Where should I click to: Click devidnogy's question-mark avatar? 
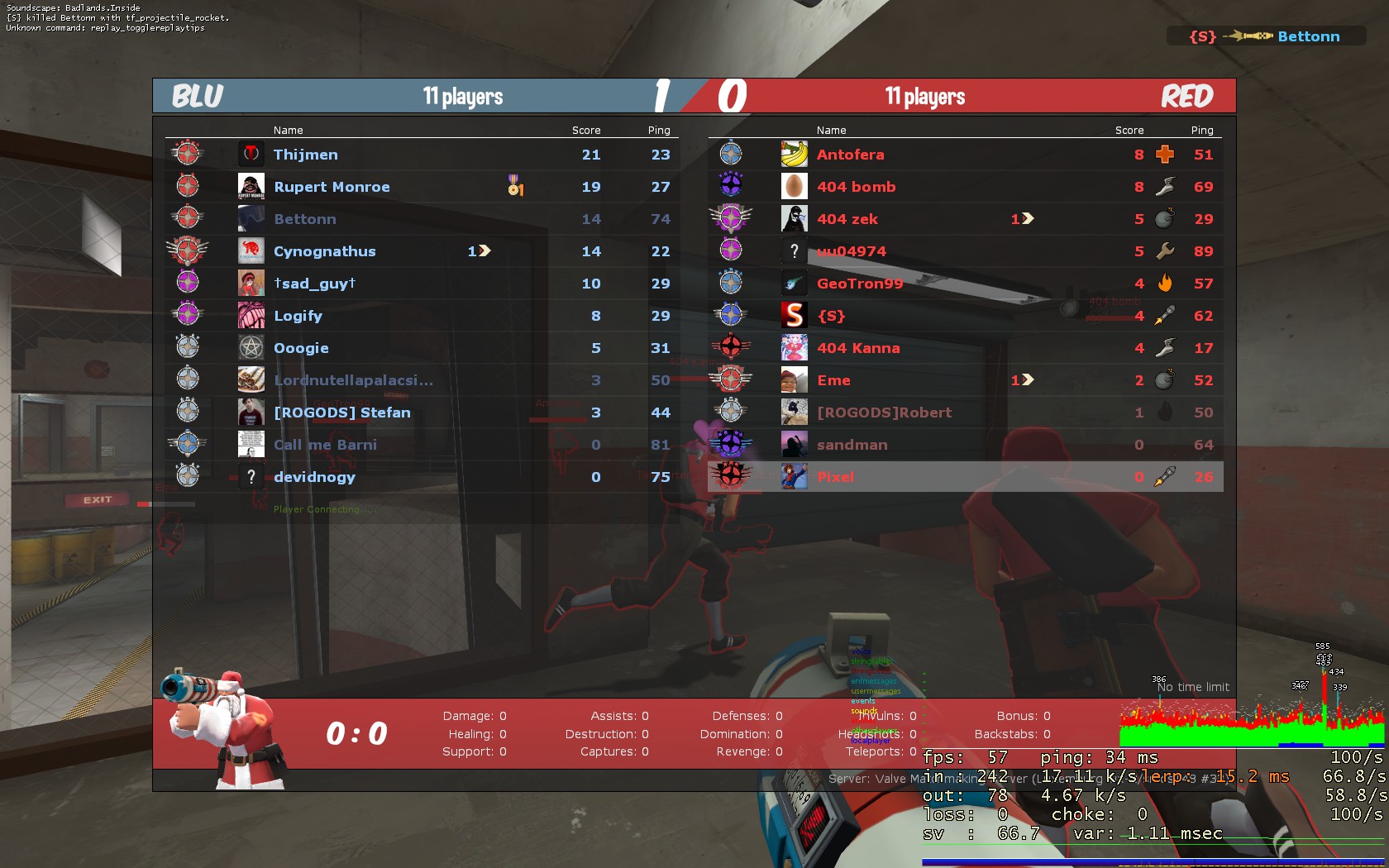(x=251, y=476)
